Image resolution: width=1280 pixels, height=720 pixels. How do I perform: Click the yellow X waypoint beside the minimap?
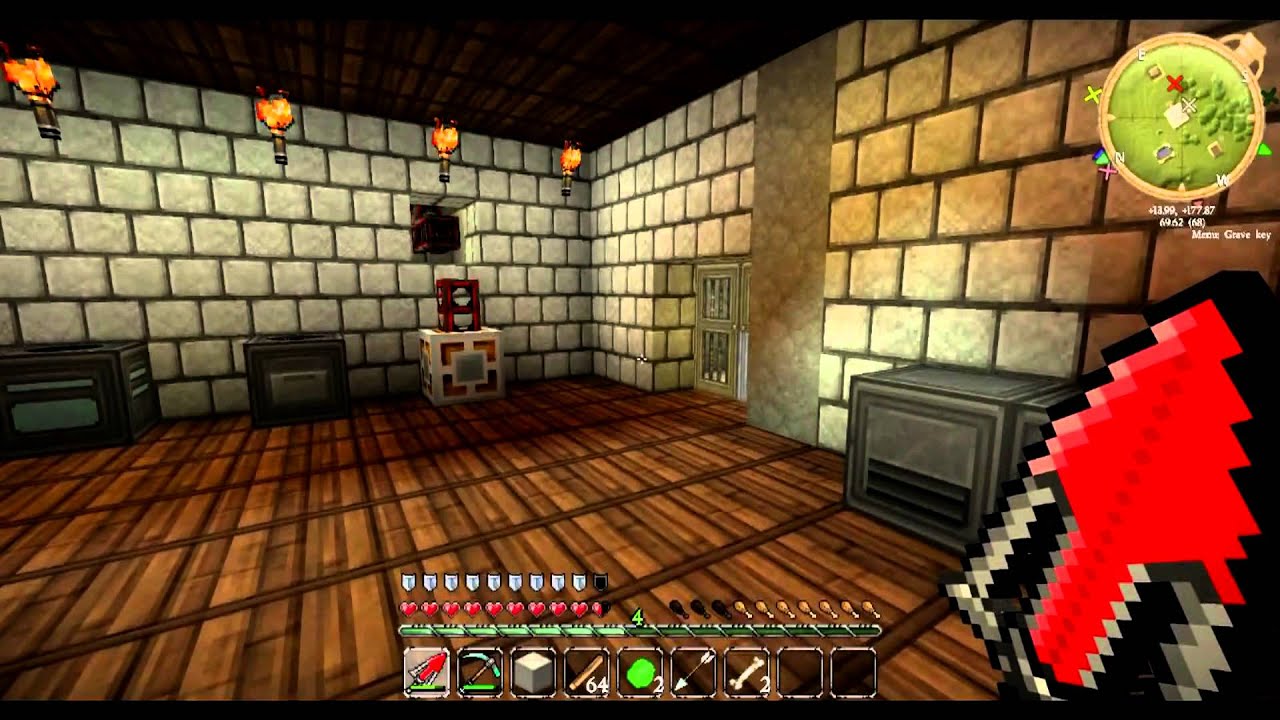(1092, 96)
